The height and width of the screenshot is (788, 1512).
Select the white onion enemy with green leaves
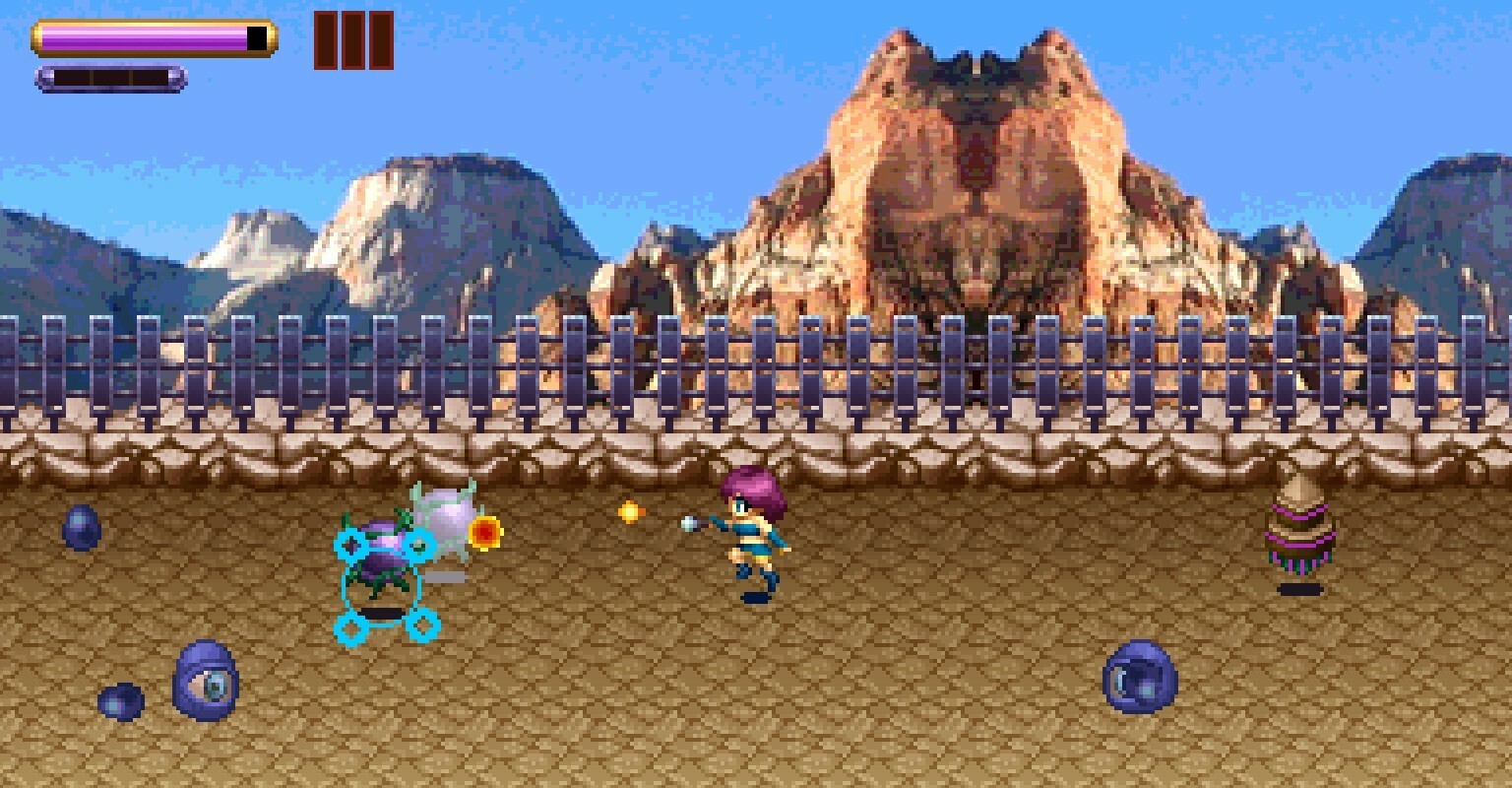[445, 512]
